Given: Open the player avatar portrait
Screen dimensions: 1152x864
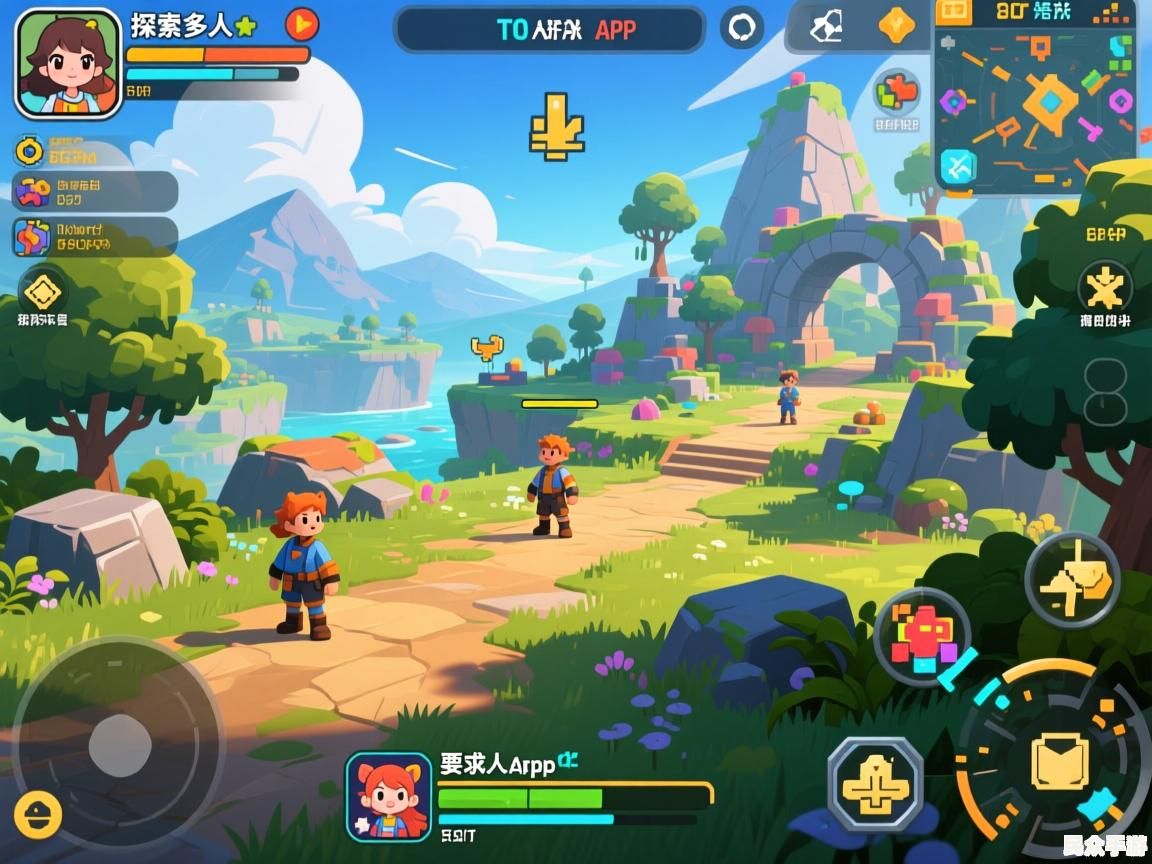Looking at the screenshot, I should tap(68, 63).
